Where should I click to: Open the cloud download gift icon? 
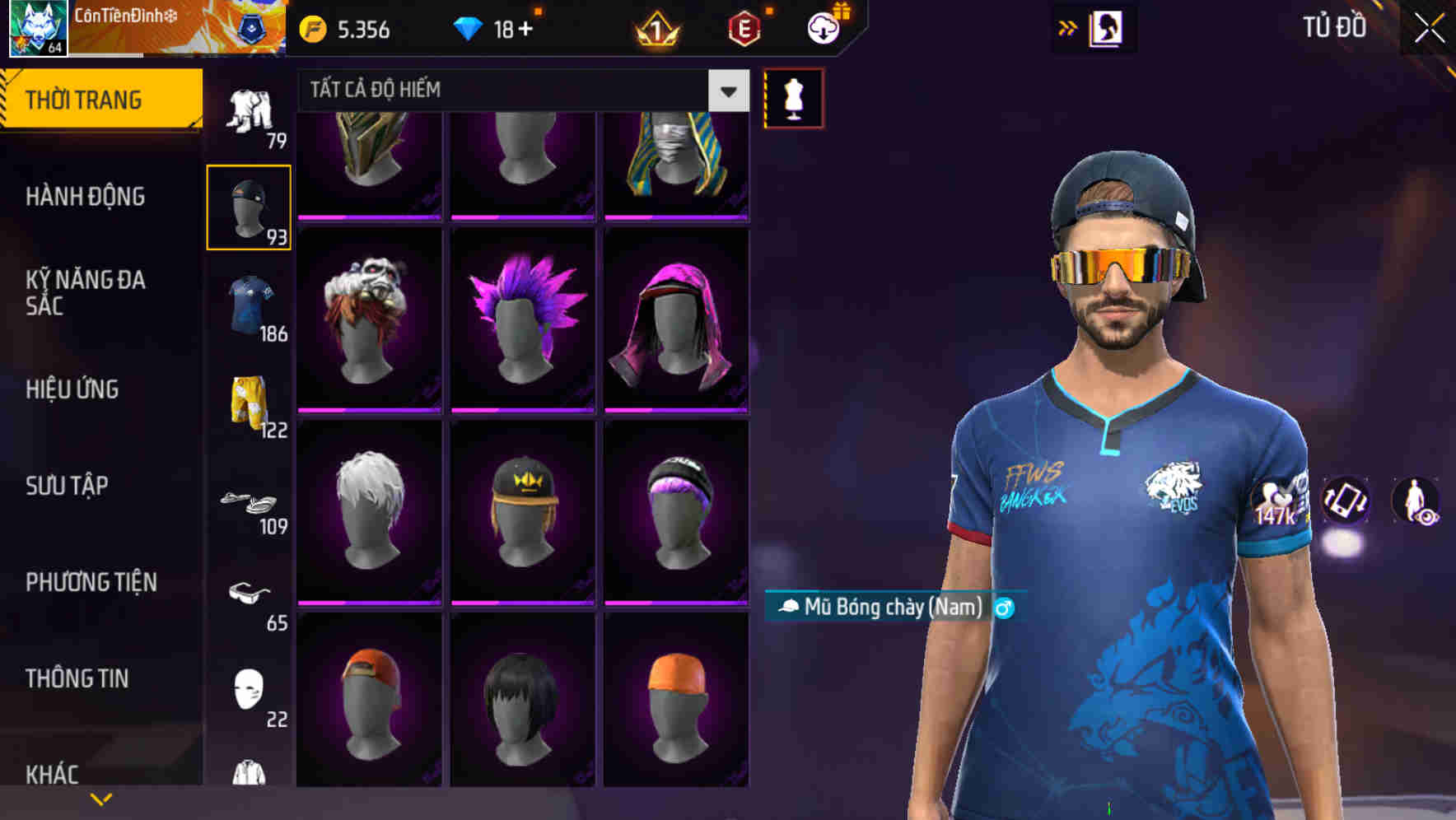coord(824,27)
